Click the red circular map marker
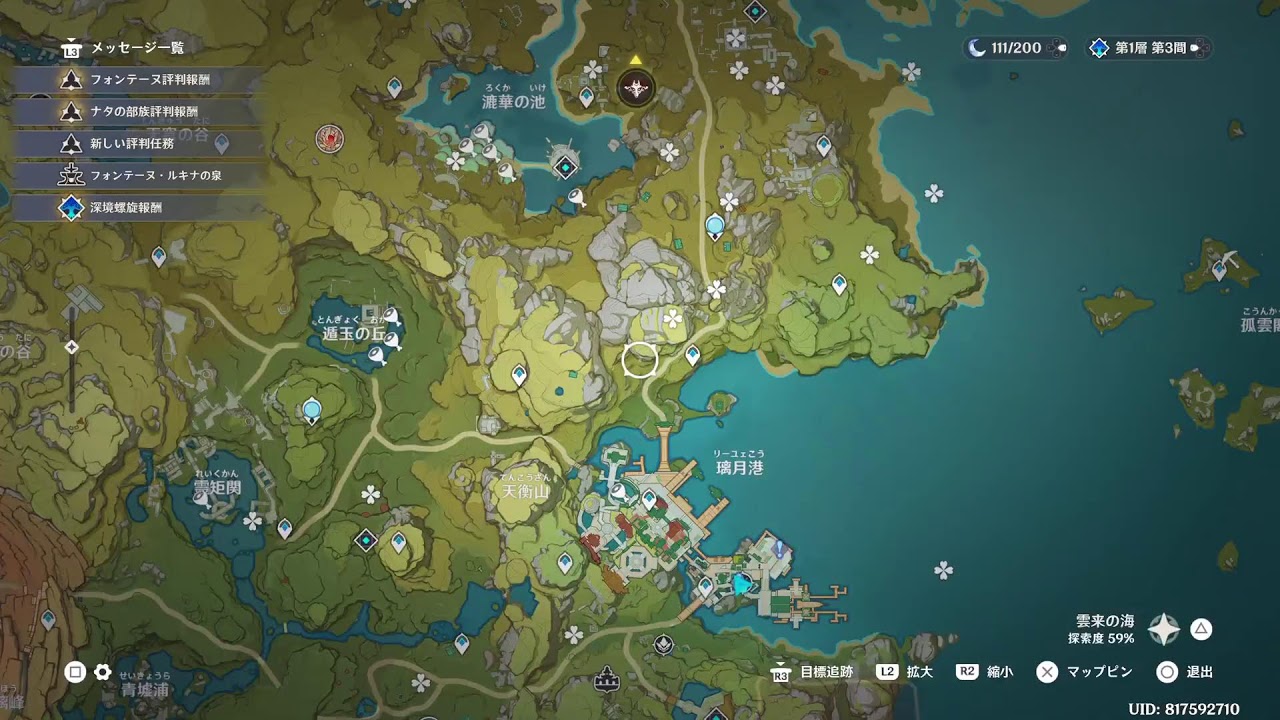 tap(330, 138)
